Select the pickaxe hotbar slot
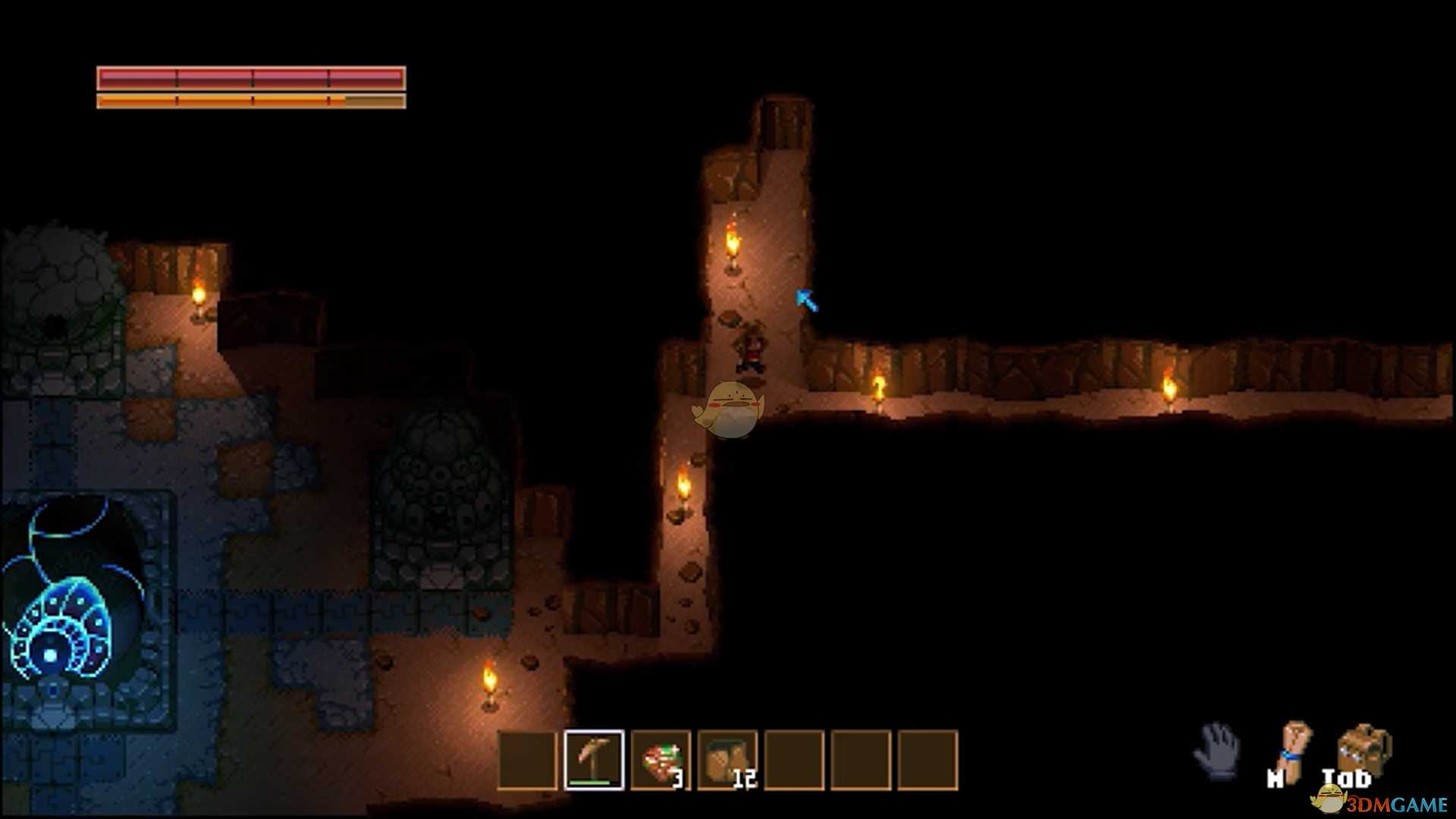 [x=594, y=760]
